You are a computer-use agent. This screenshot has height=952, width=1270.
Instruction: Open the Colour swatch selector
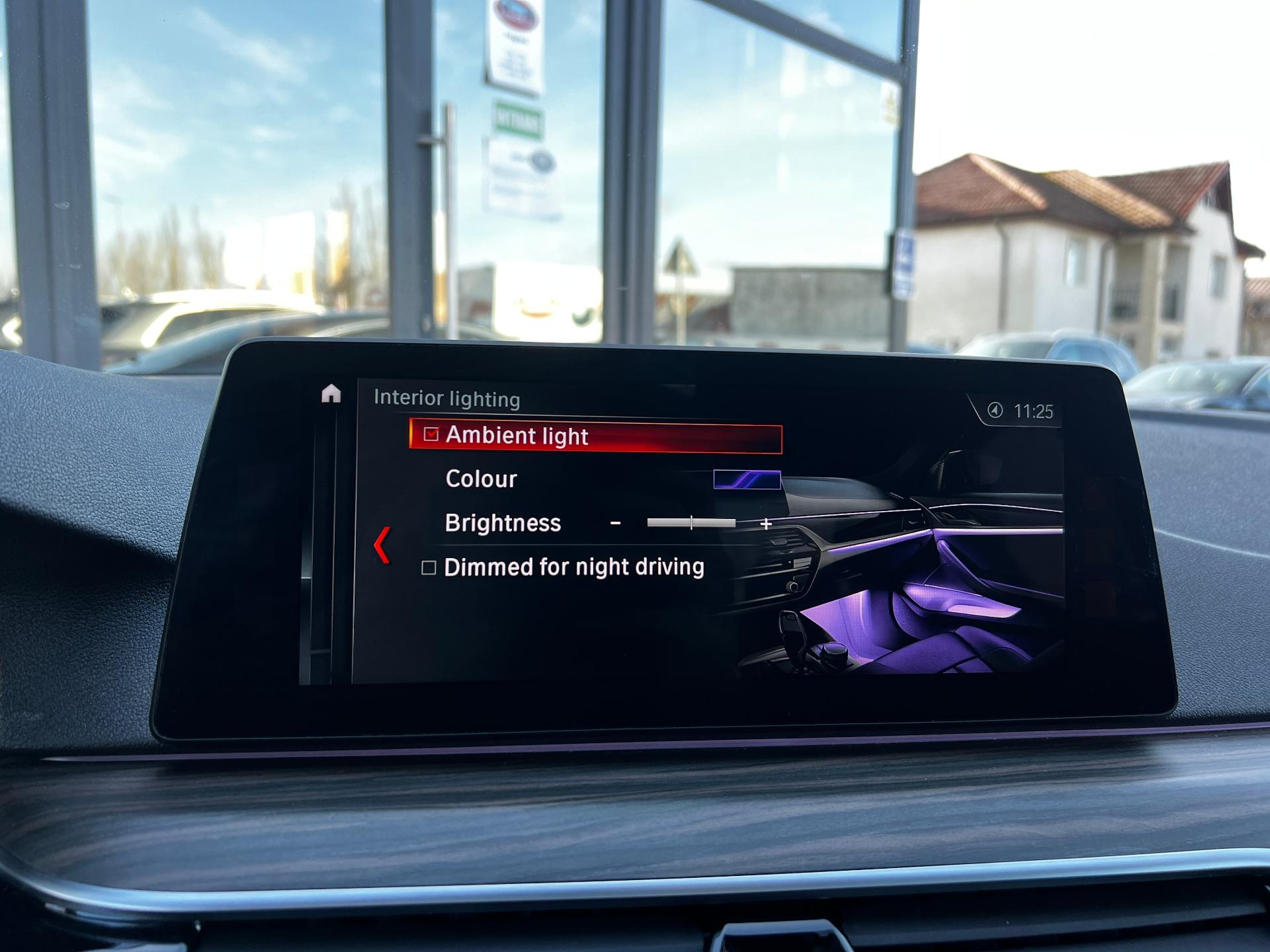(x=747, y=479)
